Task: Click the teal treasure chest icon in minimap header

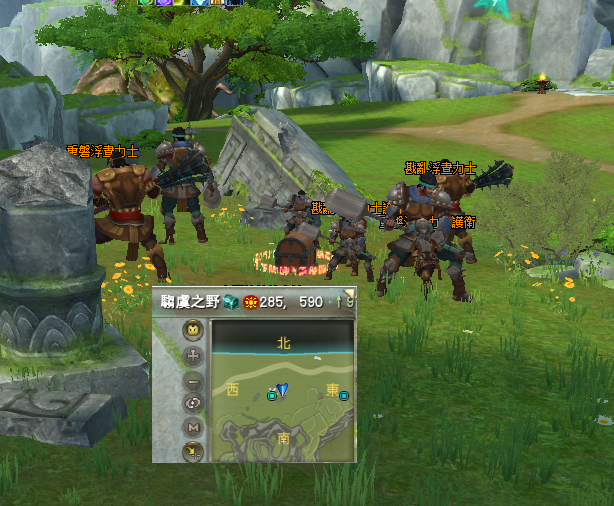Action: pos(230,301)
